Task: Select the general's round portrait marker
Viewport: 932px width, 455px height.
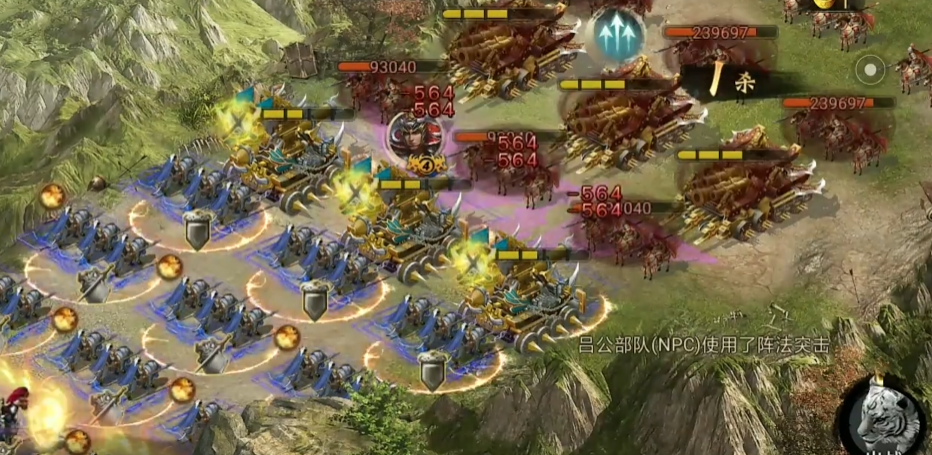Action: (x=411, y=138)
